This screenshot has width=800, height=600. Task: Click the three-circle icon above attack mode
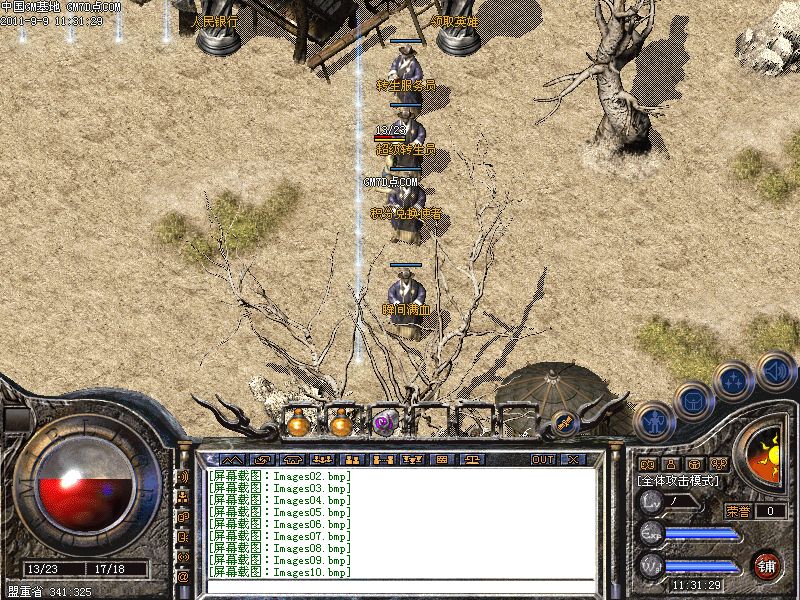[718, 464]
